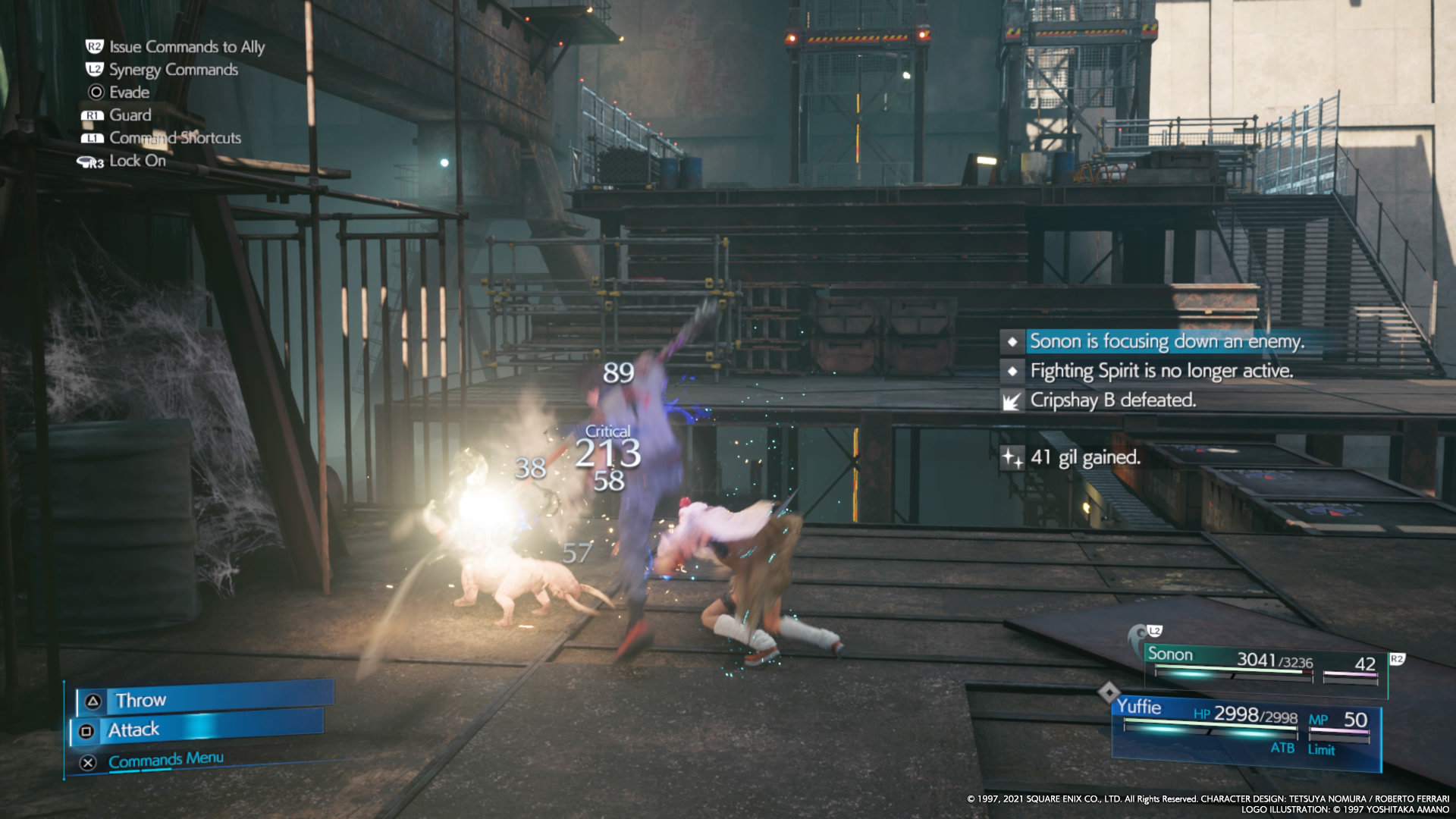Image resolution: width=1456 pixels, height=819 pixels.
Task: Open the Commands Menu
Action: coord(165,760)
